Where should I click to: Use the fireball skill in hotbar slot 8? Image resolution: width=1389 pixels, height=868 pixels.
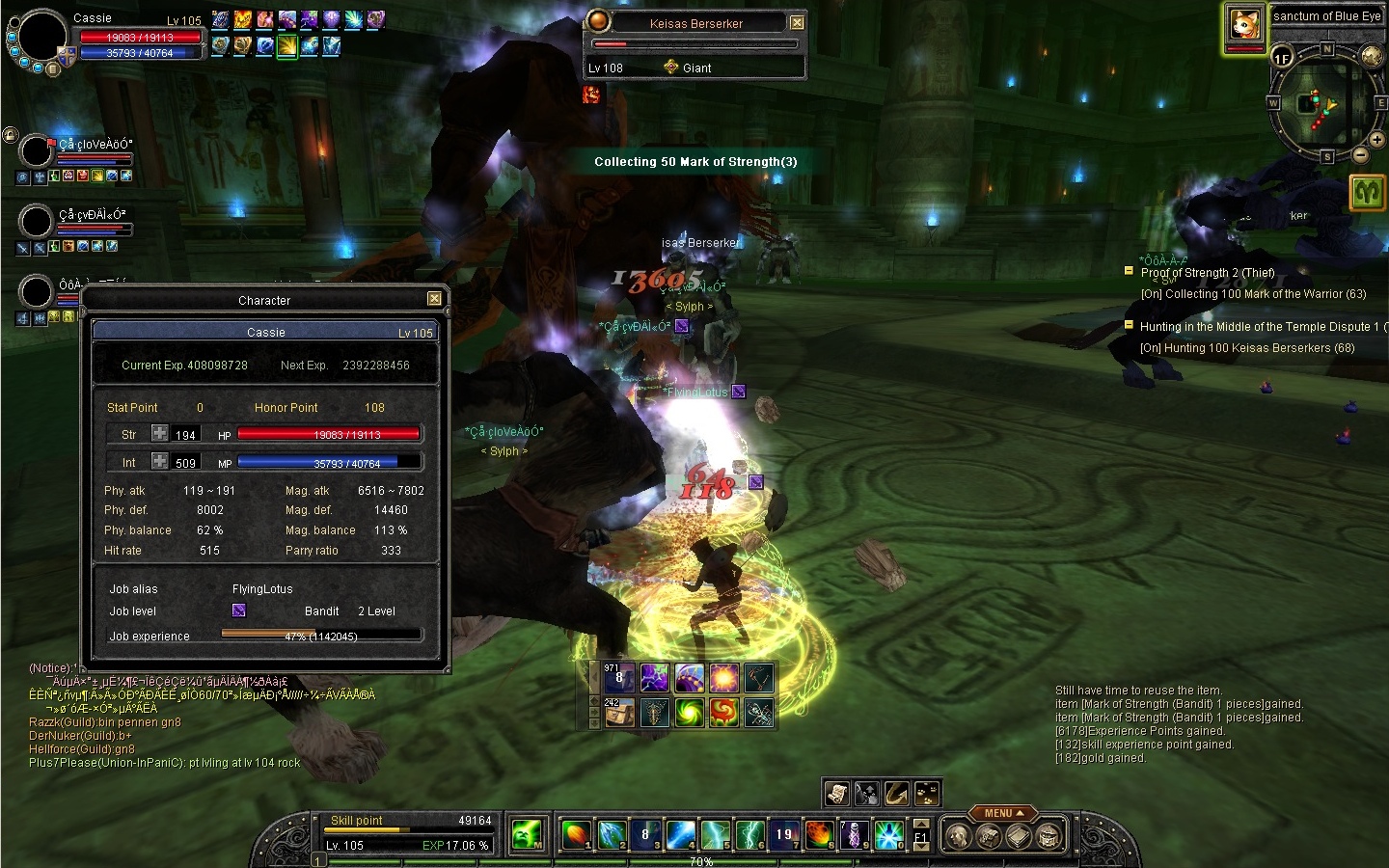coord(819,834)
